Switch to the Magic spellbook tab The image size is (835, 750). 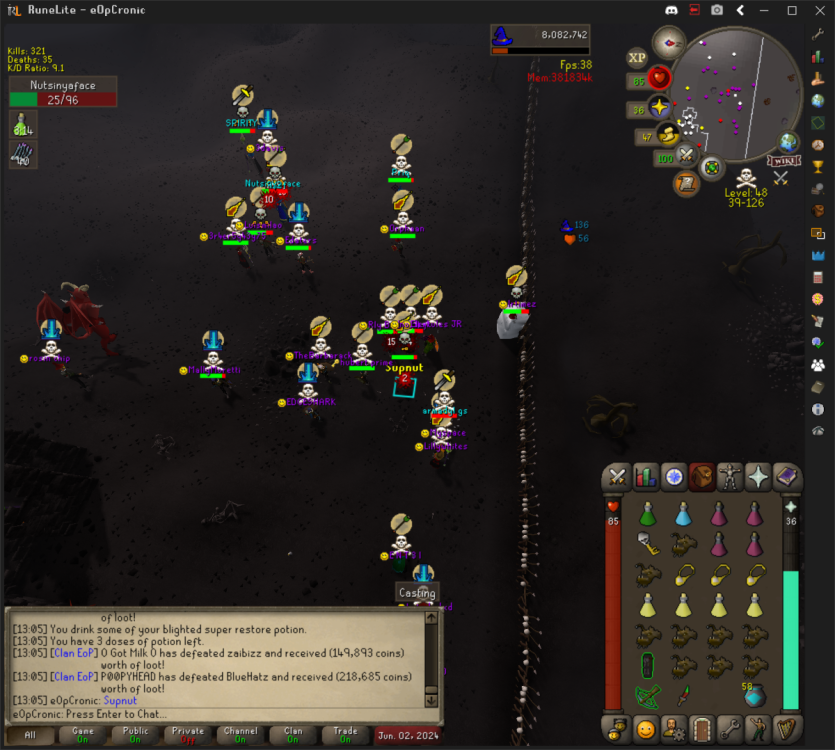(787, 477)
